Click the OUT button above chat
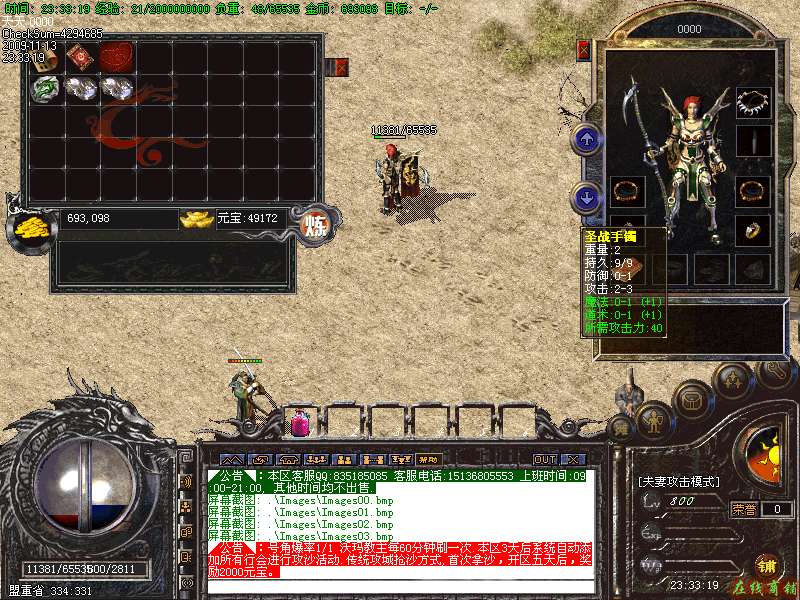The image size is (800, 600). tap(544, 459)
